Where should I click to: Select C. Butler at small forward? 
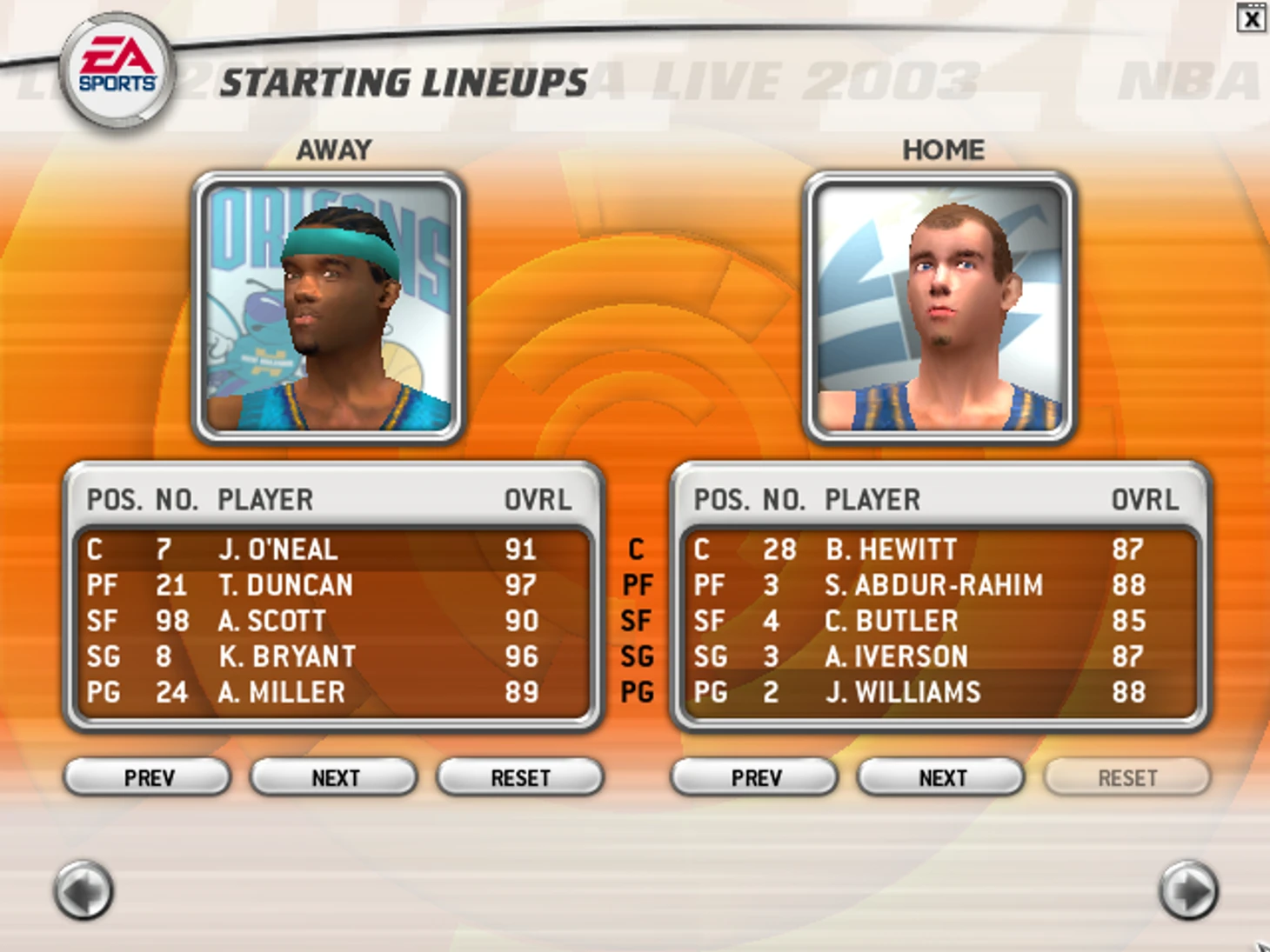(938, 621)
